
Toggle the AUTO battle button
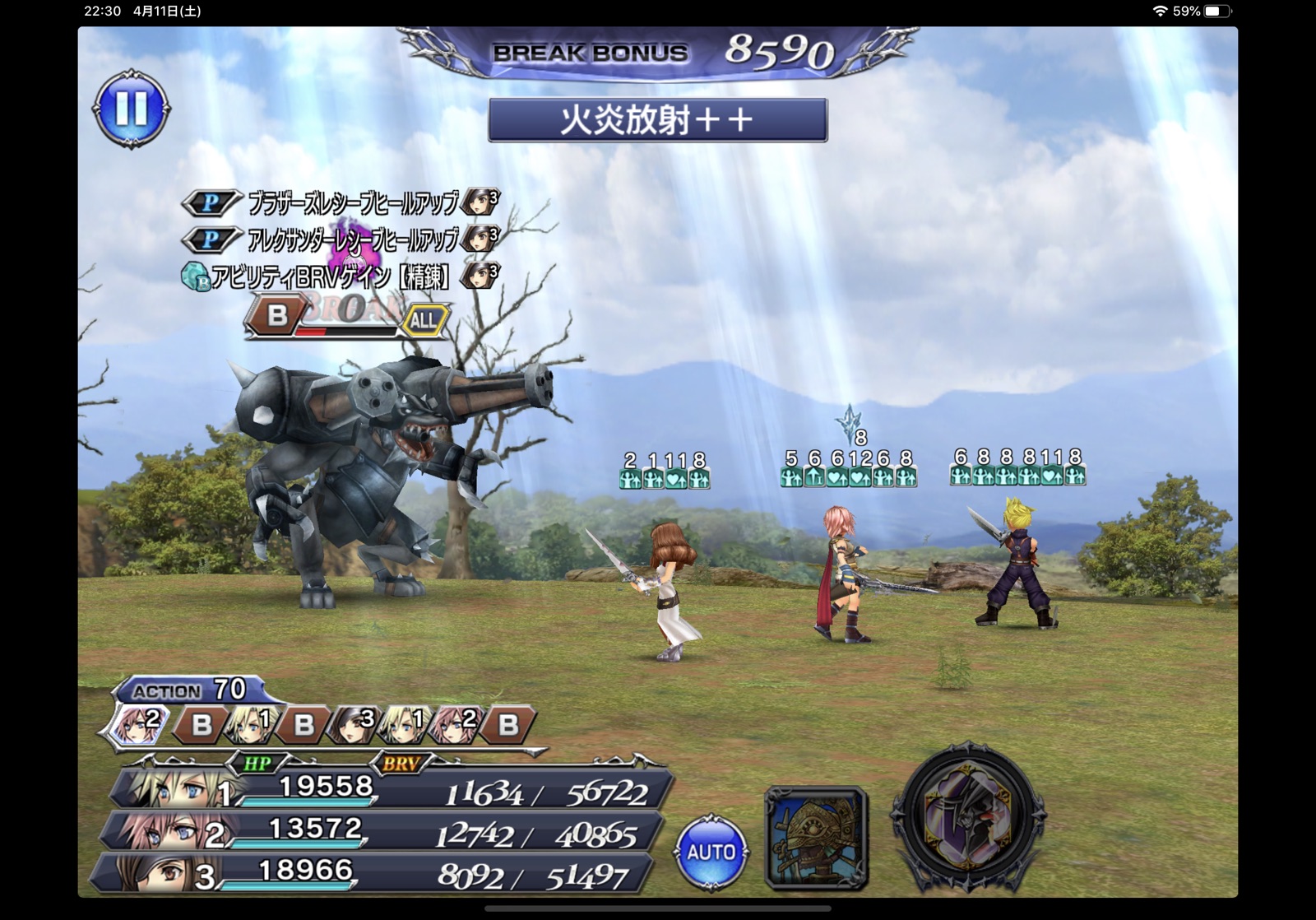711,853
